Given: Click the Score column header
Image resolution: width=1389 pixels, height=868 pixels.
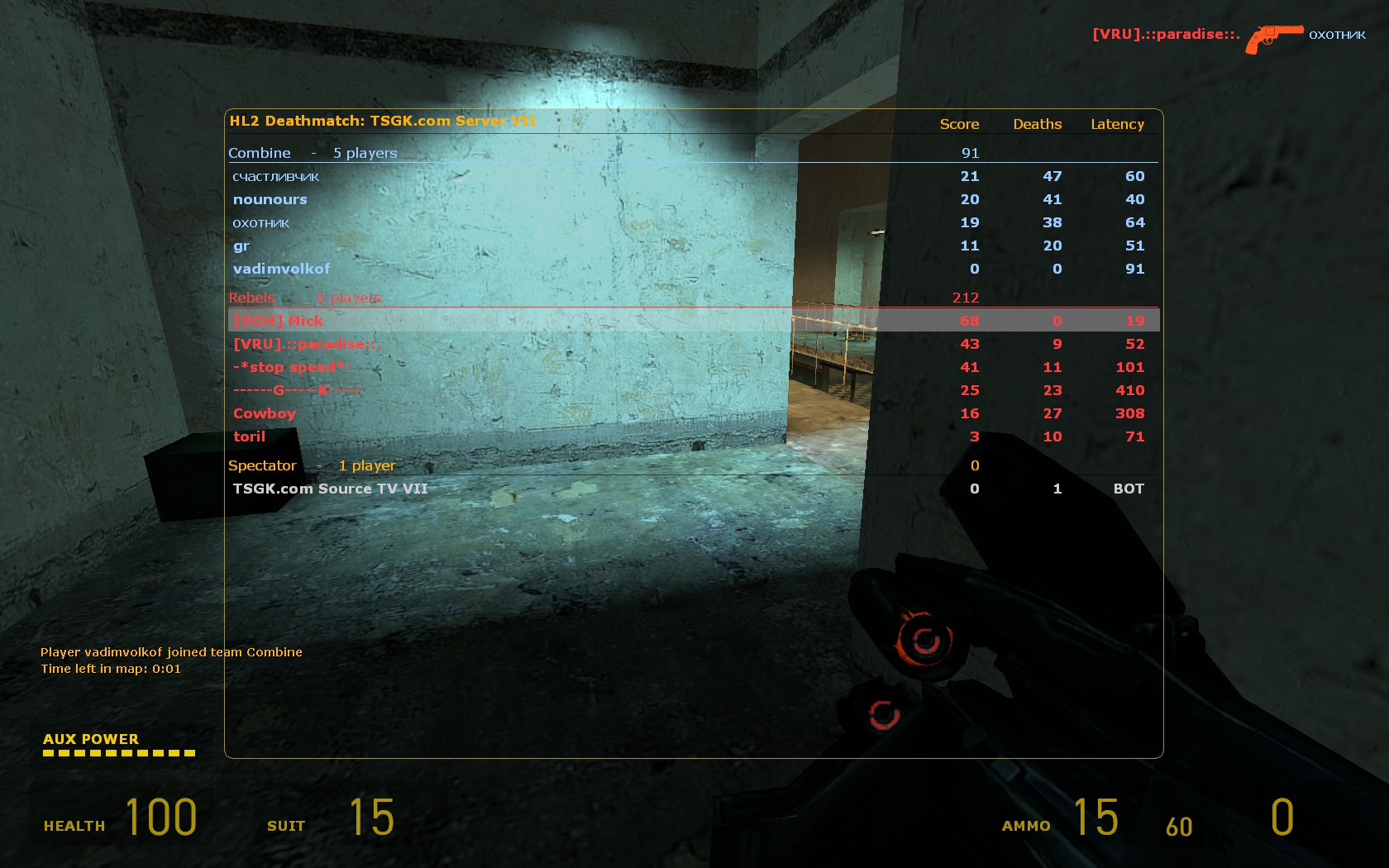Looking at the screenshot, I should click(959, 124).
